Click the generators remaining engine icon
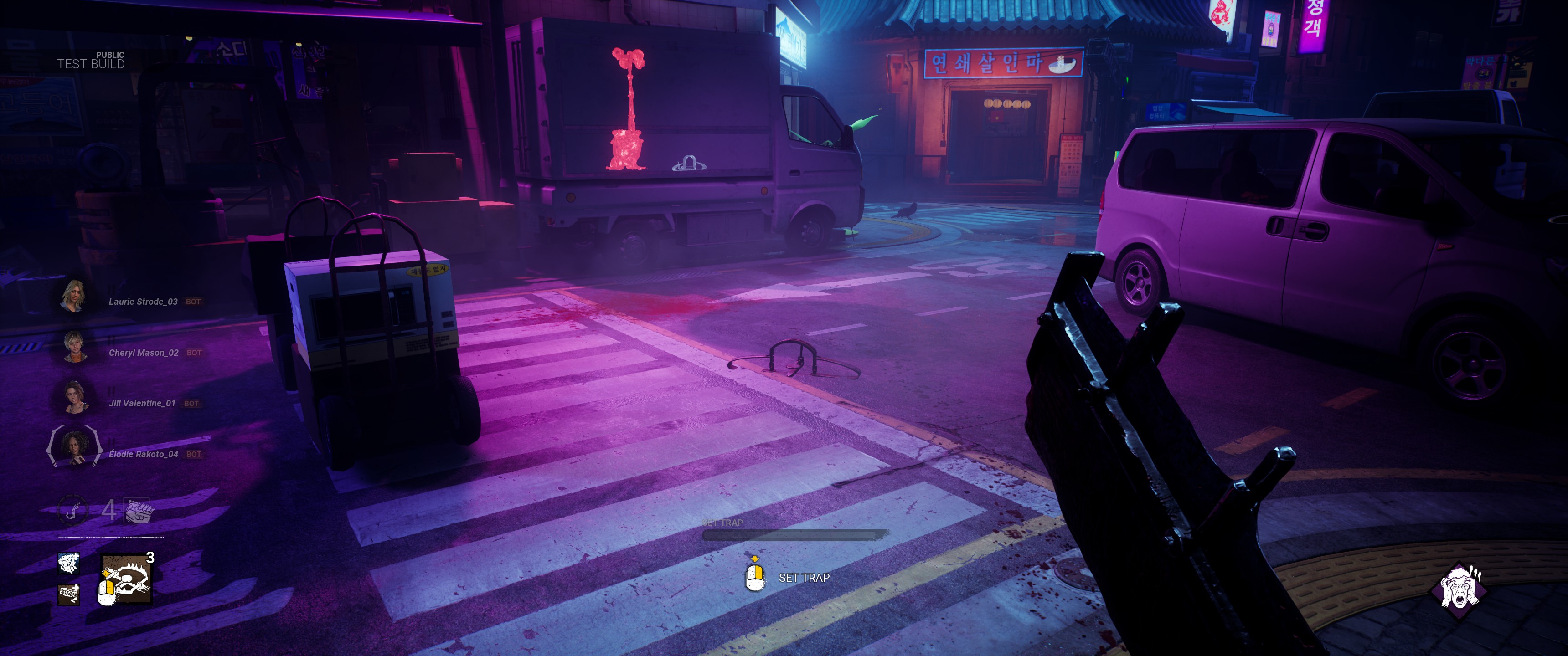The height and width of the screenshot is (656, 1568). point(139,511)
